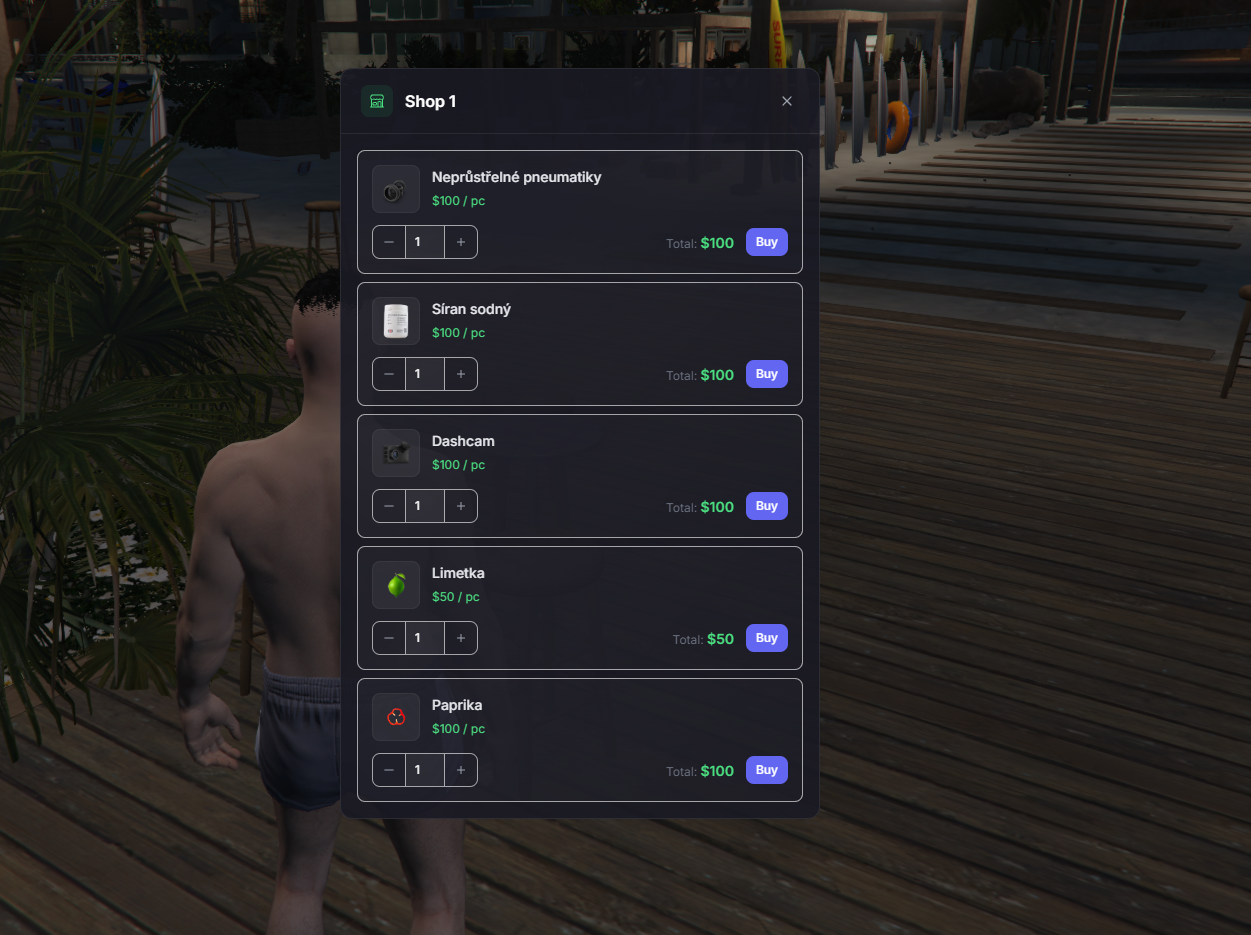Decrease the Limetka quantity
1251x935 pixels.
point(389,638)
